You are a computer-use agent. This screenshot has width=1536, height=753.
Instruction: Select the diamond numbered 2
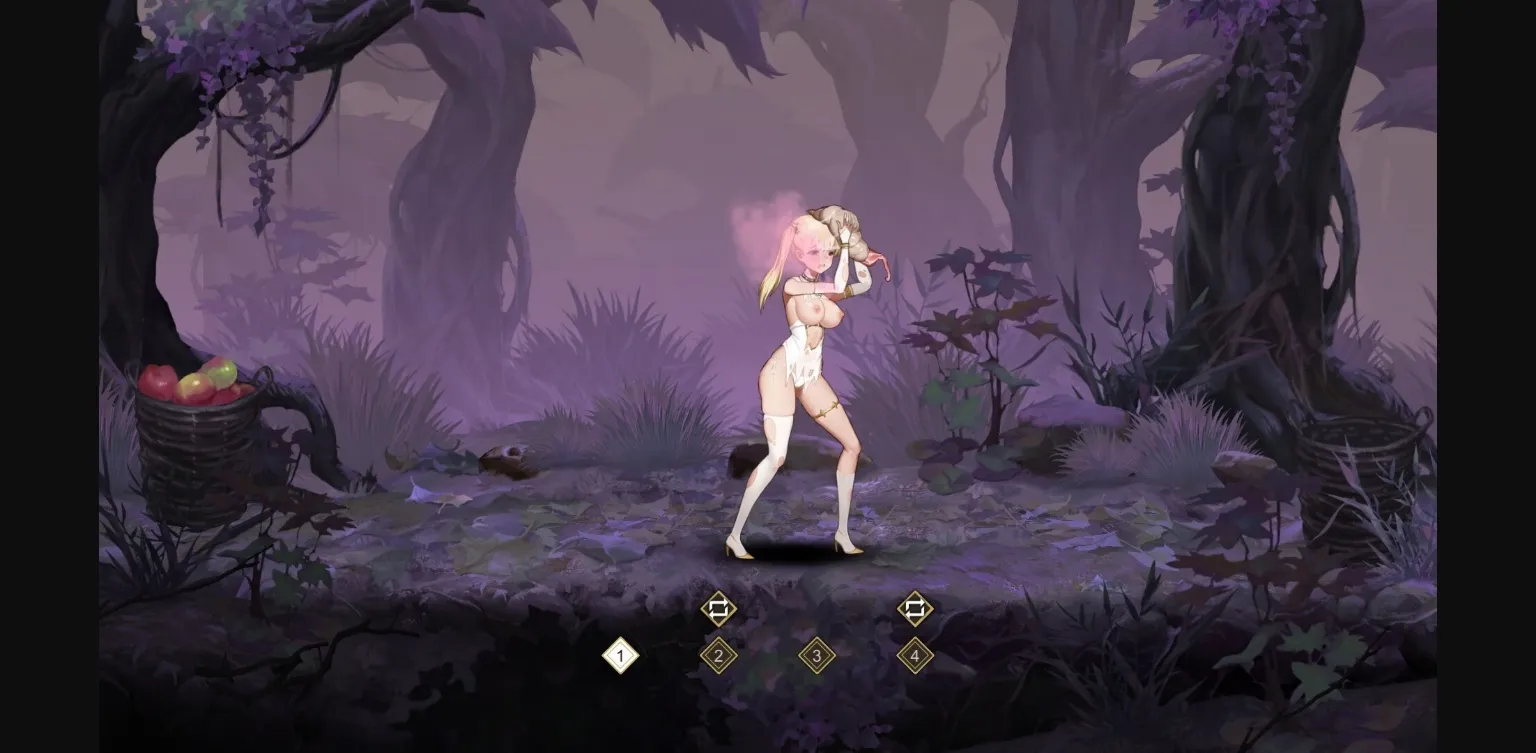pos(718,657)
